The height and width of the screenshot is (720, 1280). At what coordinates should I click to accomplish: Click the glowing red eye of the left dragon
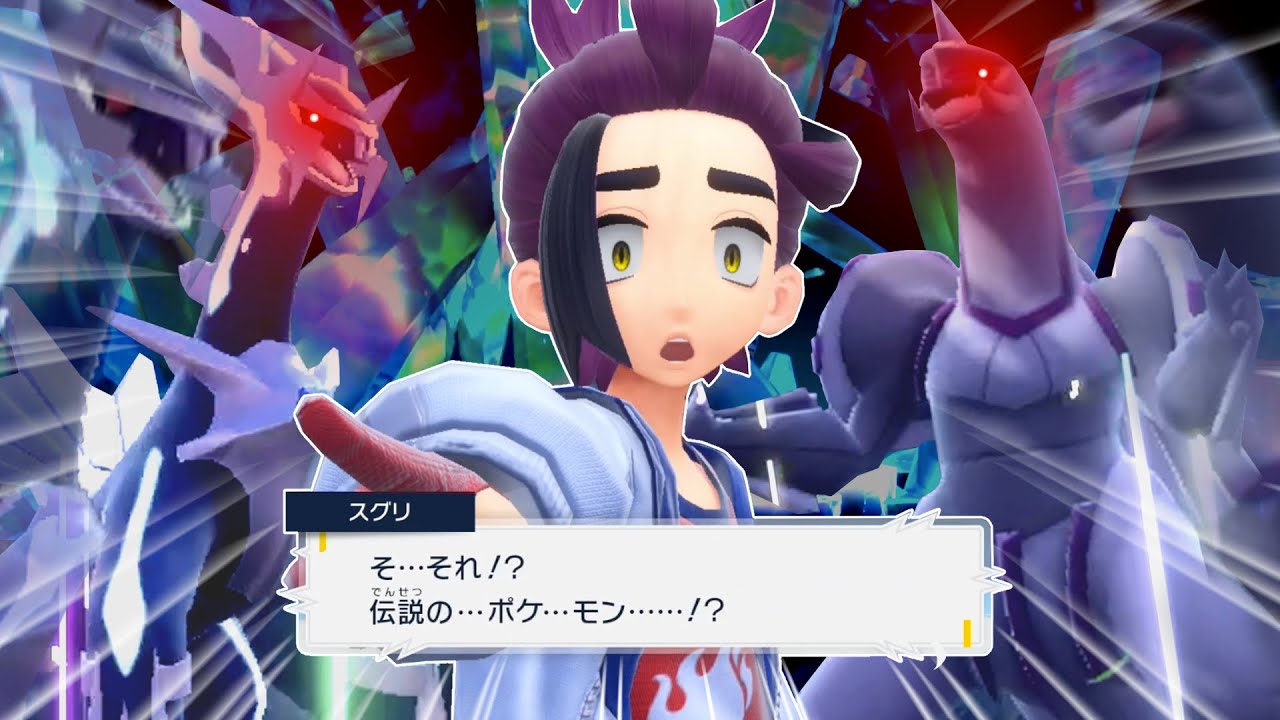[x=313, y=115]
